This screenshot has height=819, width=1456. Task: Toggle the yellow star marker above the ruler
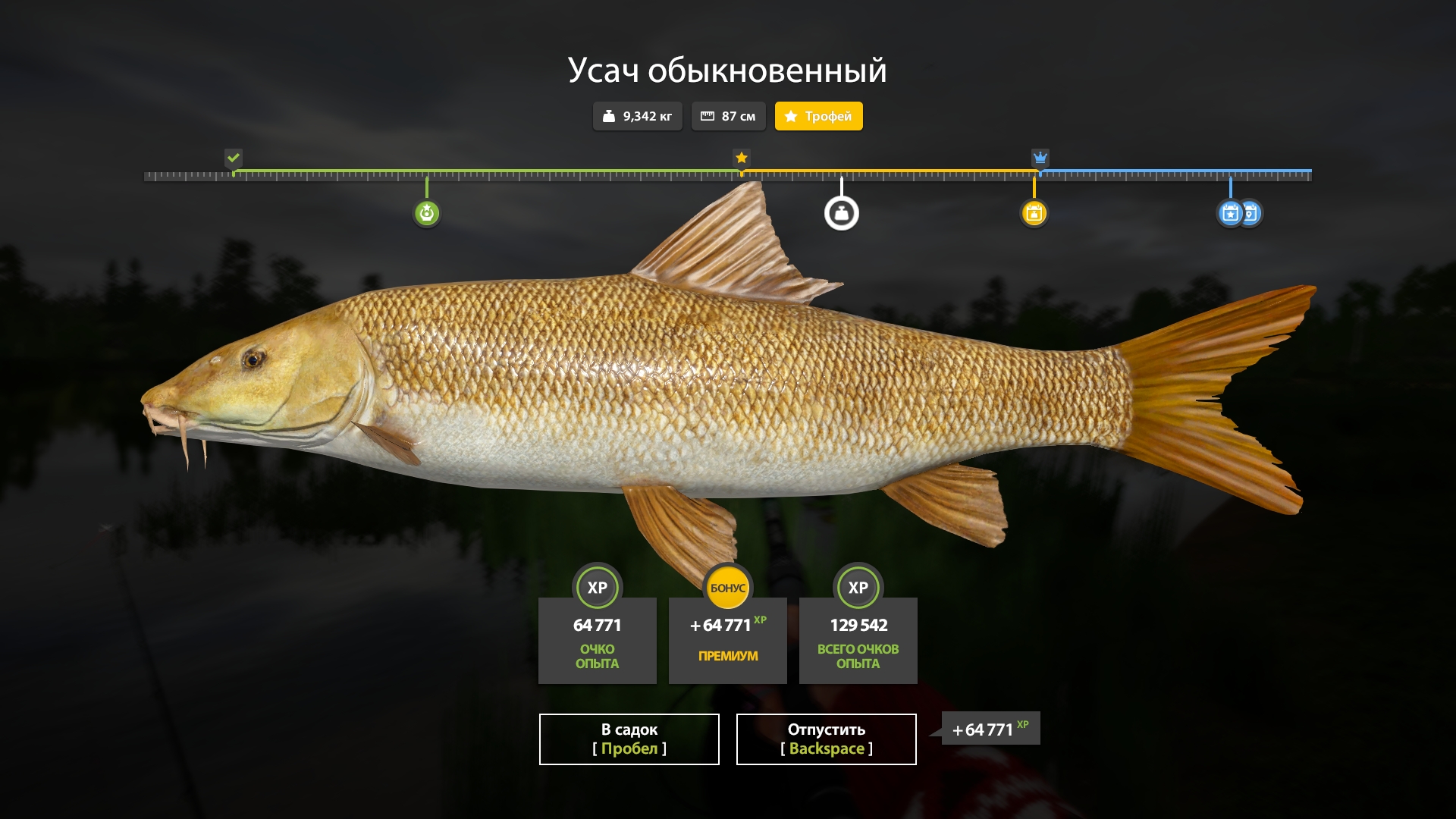pos(741,158)
